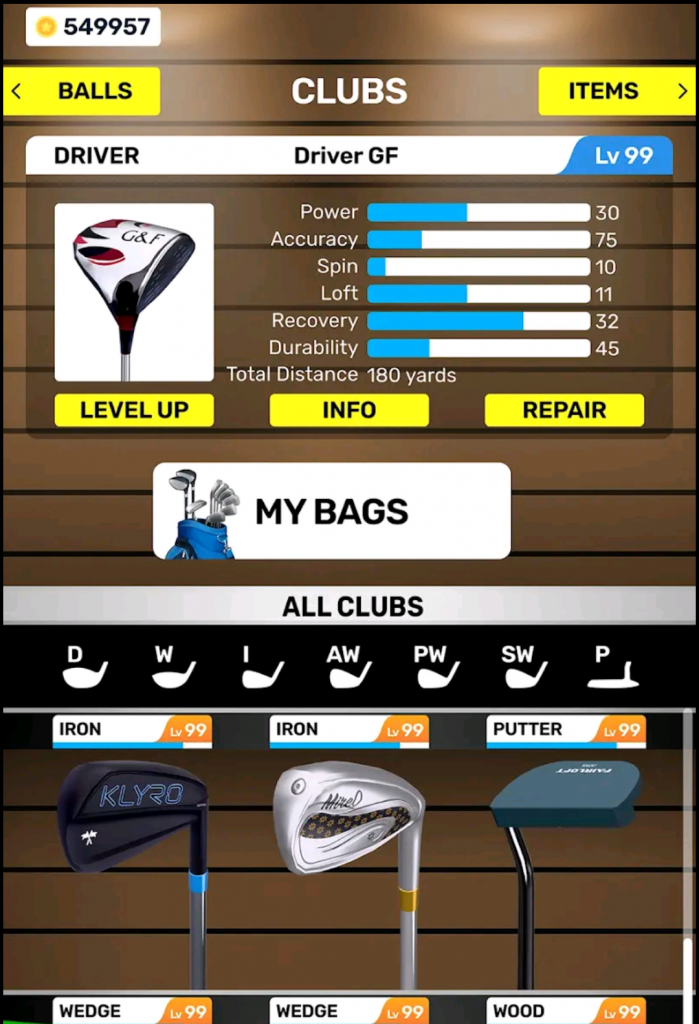699x1024 pixels.
Task: Open the Info for Driver GF
Action: [349, 410]
